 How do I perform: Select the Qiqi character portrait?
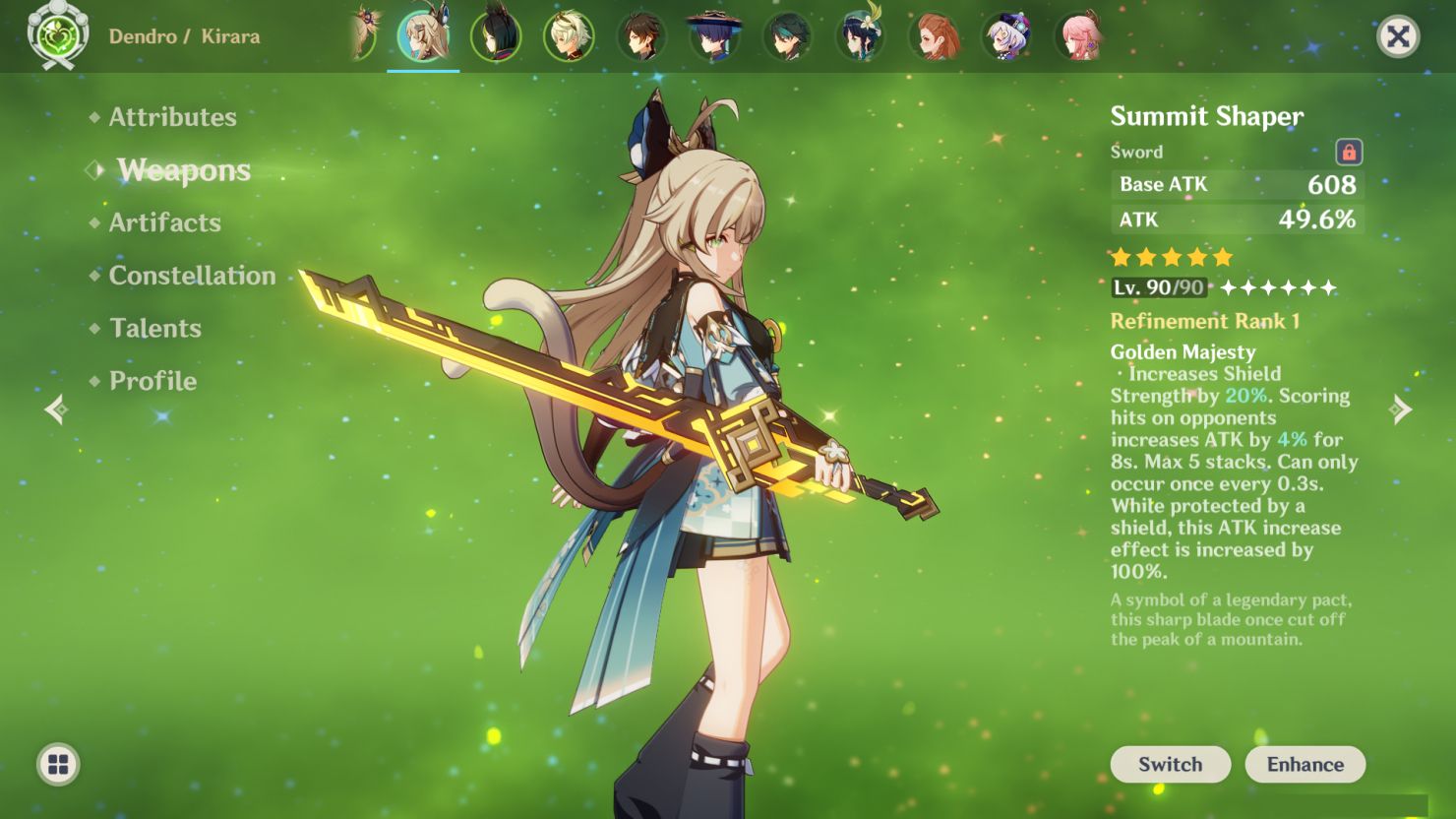pos(1006,36)
